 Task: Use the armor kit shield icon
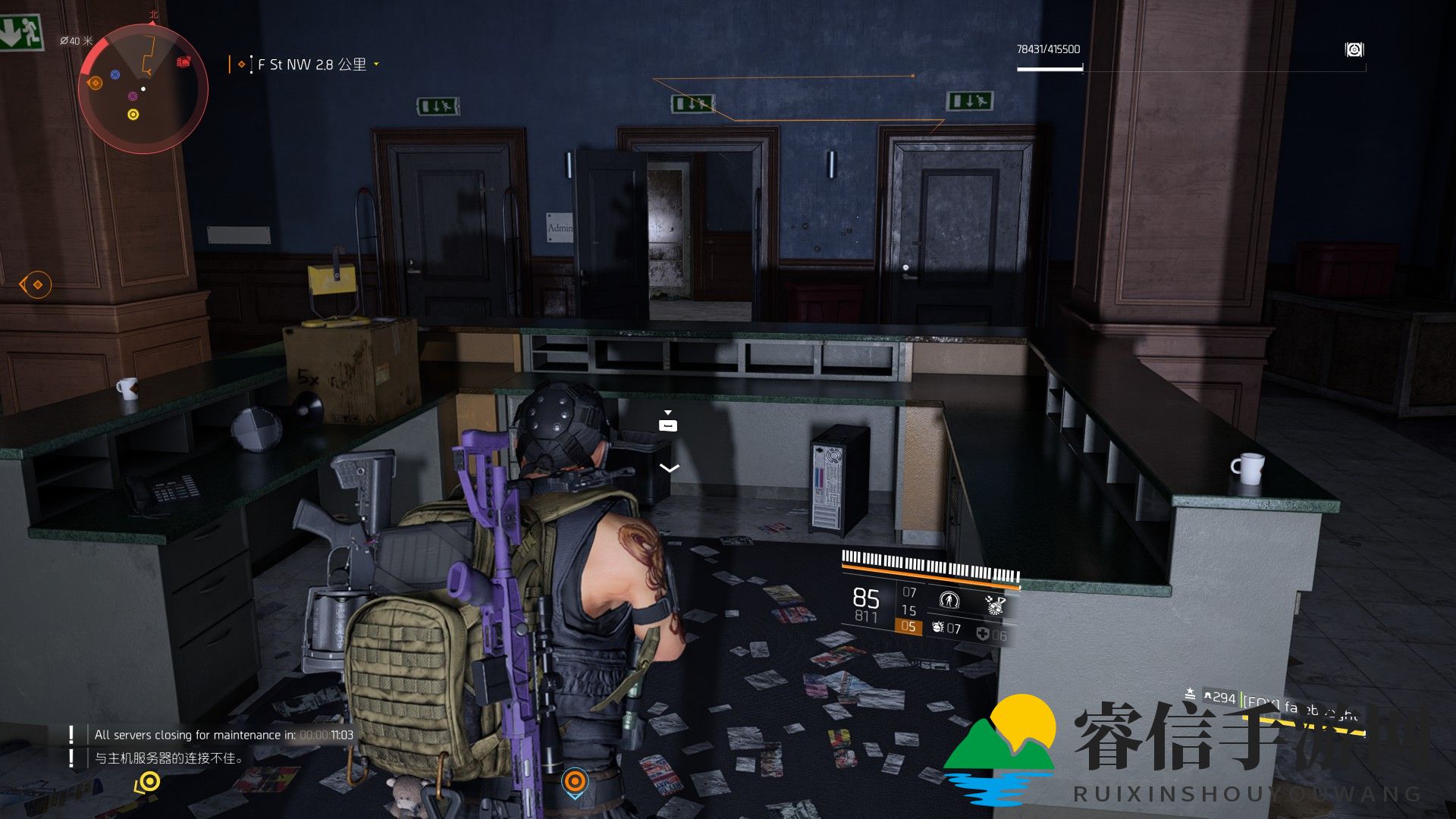tap(983, 634)
